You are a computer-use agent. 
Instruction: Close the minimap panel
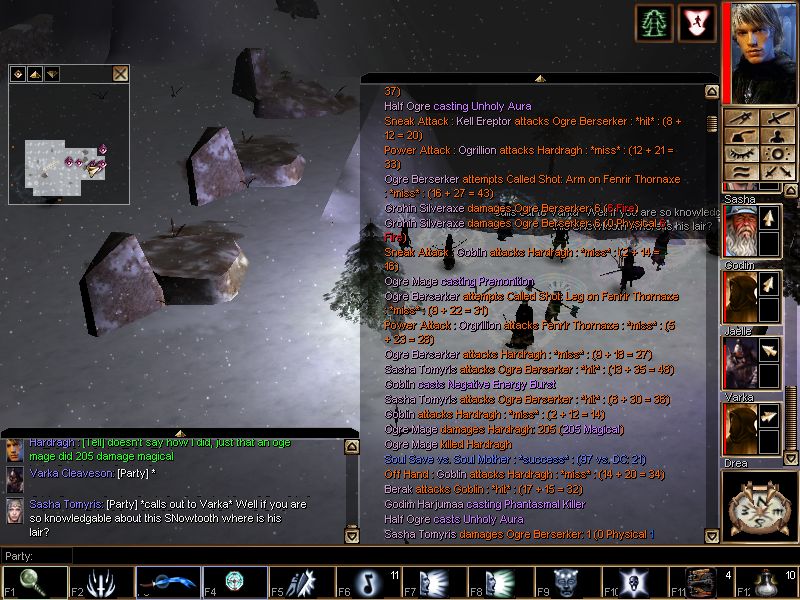[120, 73]
